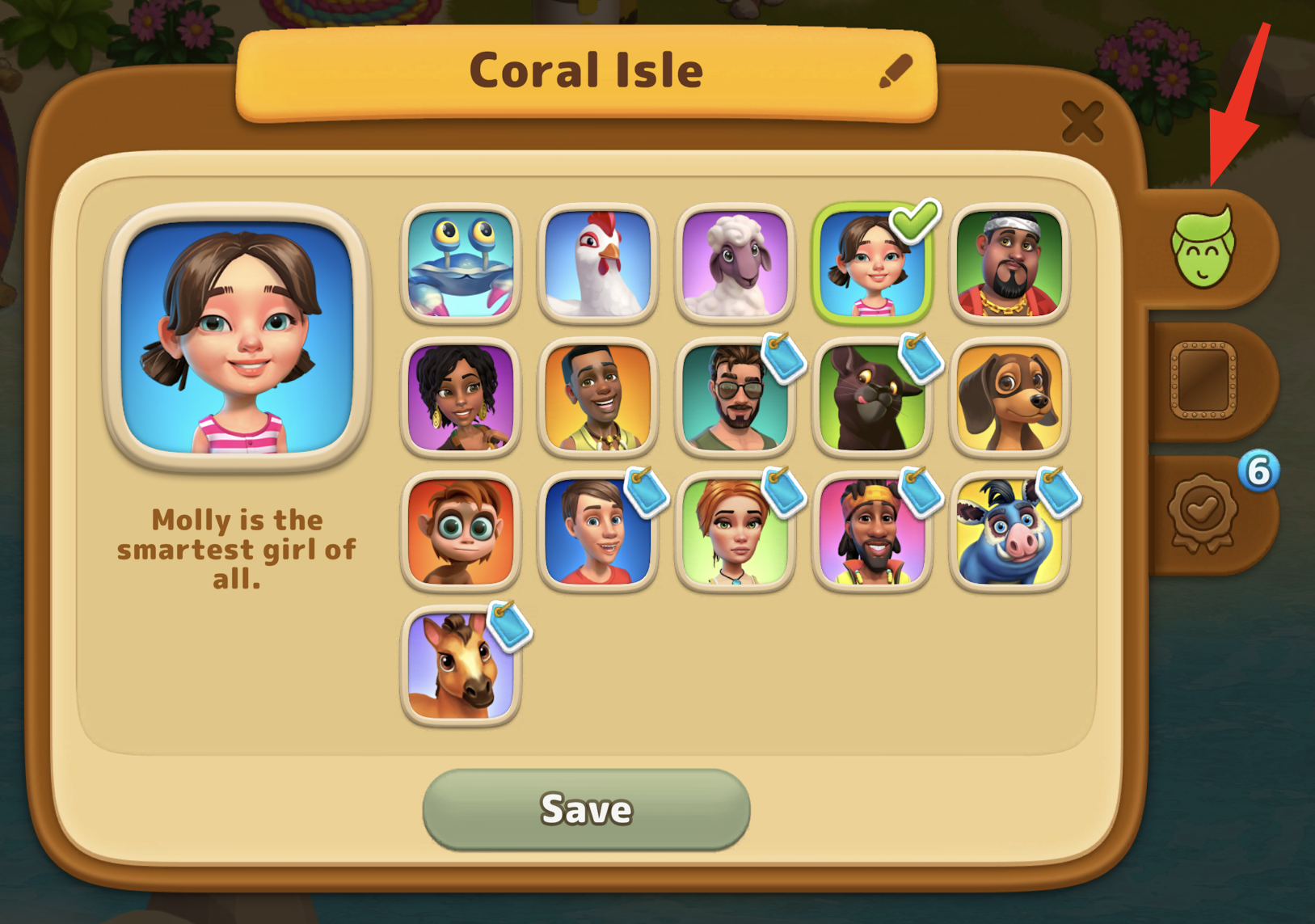Choose the black panther avatar
Image resolution: width=1315 pixels, height=924 pixels.
pyautogui.click(x=872, y=397)
